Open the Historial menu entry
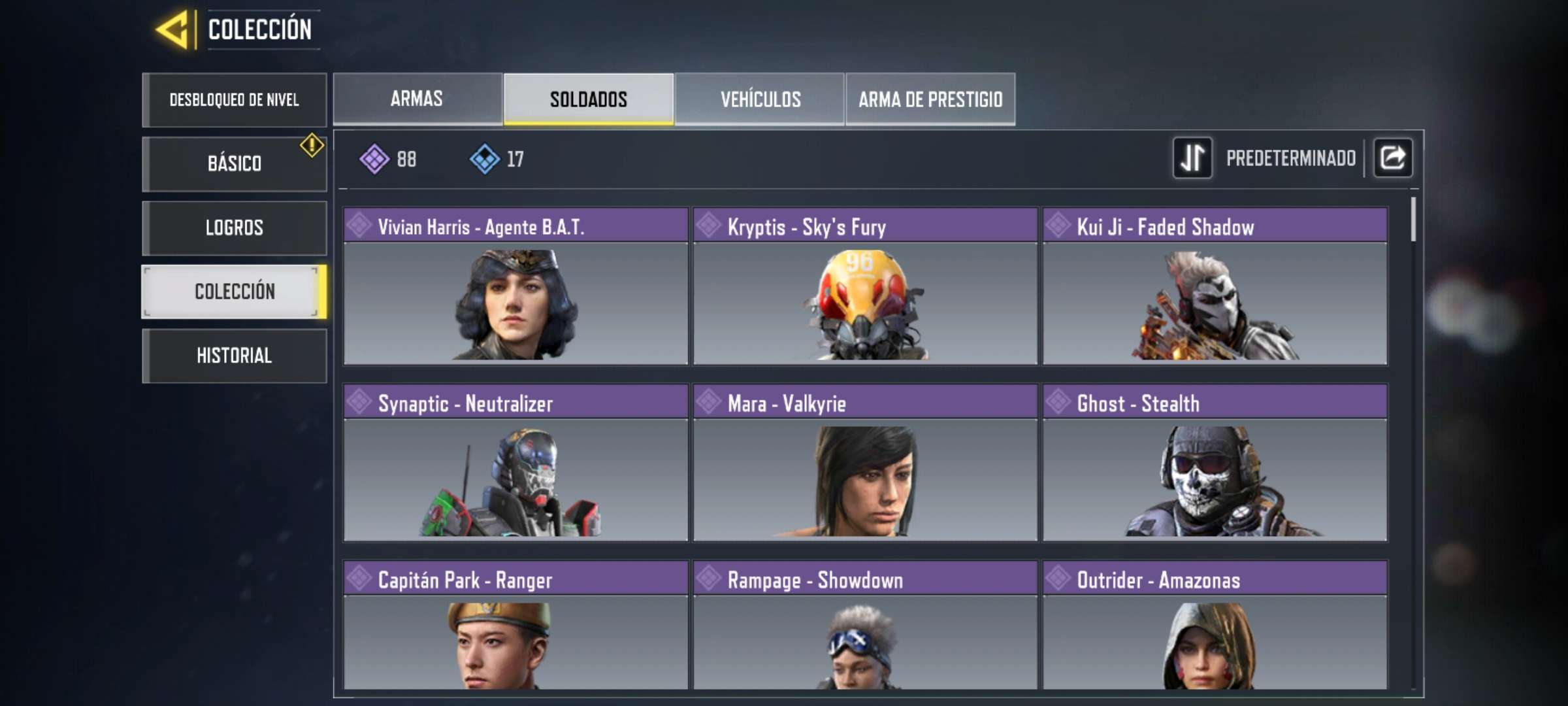Screen dimensions: 1568x706 (234, 356)
